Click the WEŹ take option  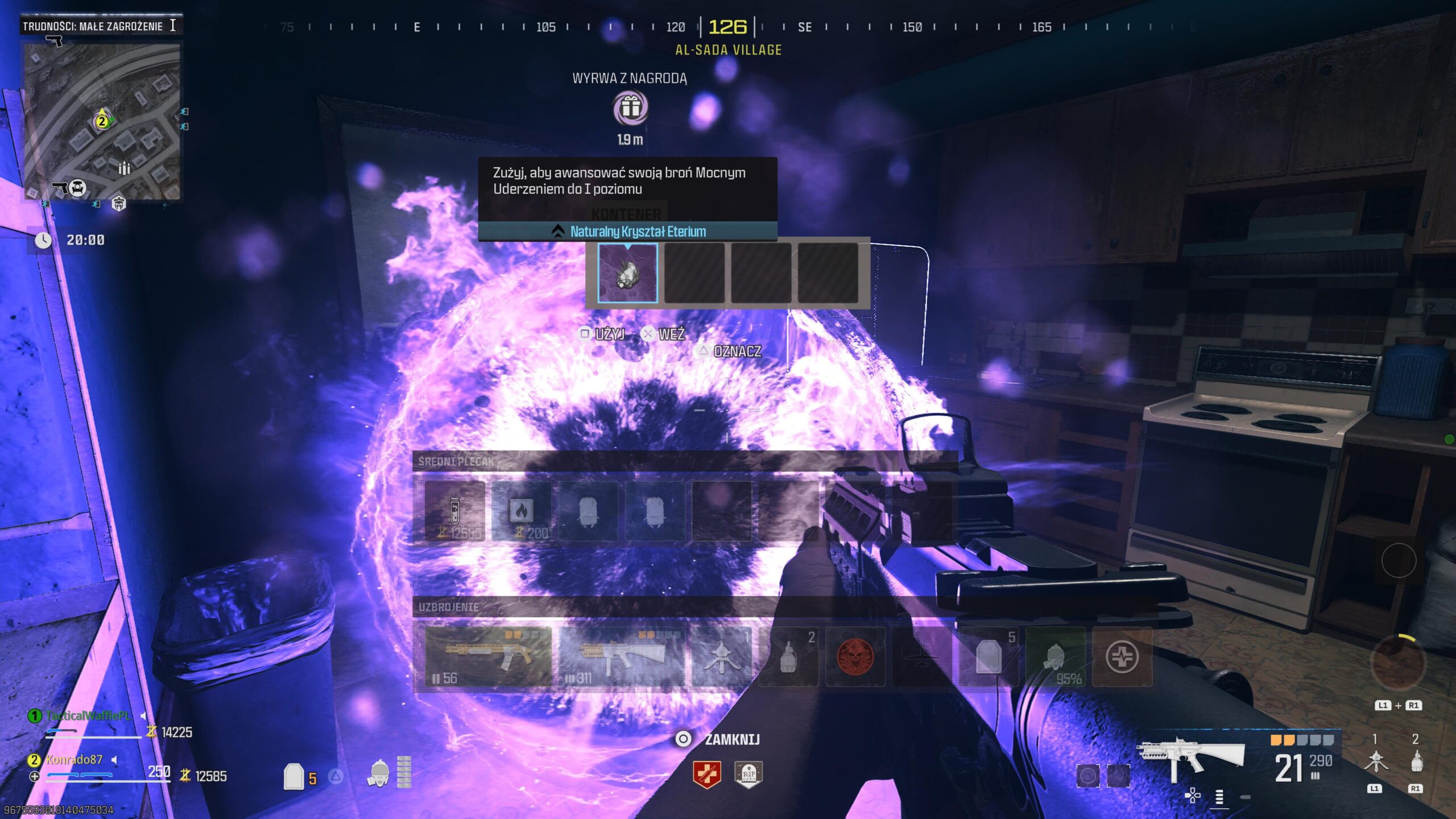pyautogui.click(x=664, y=334)
